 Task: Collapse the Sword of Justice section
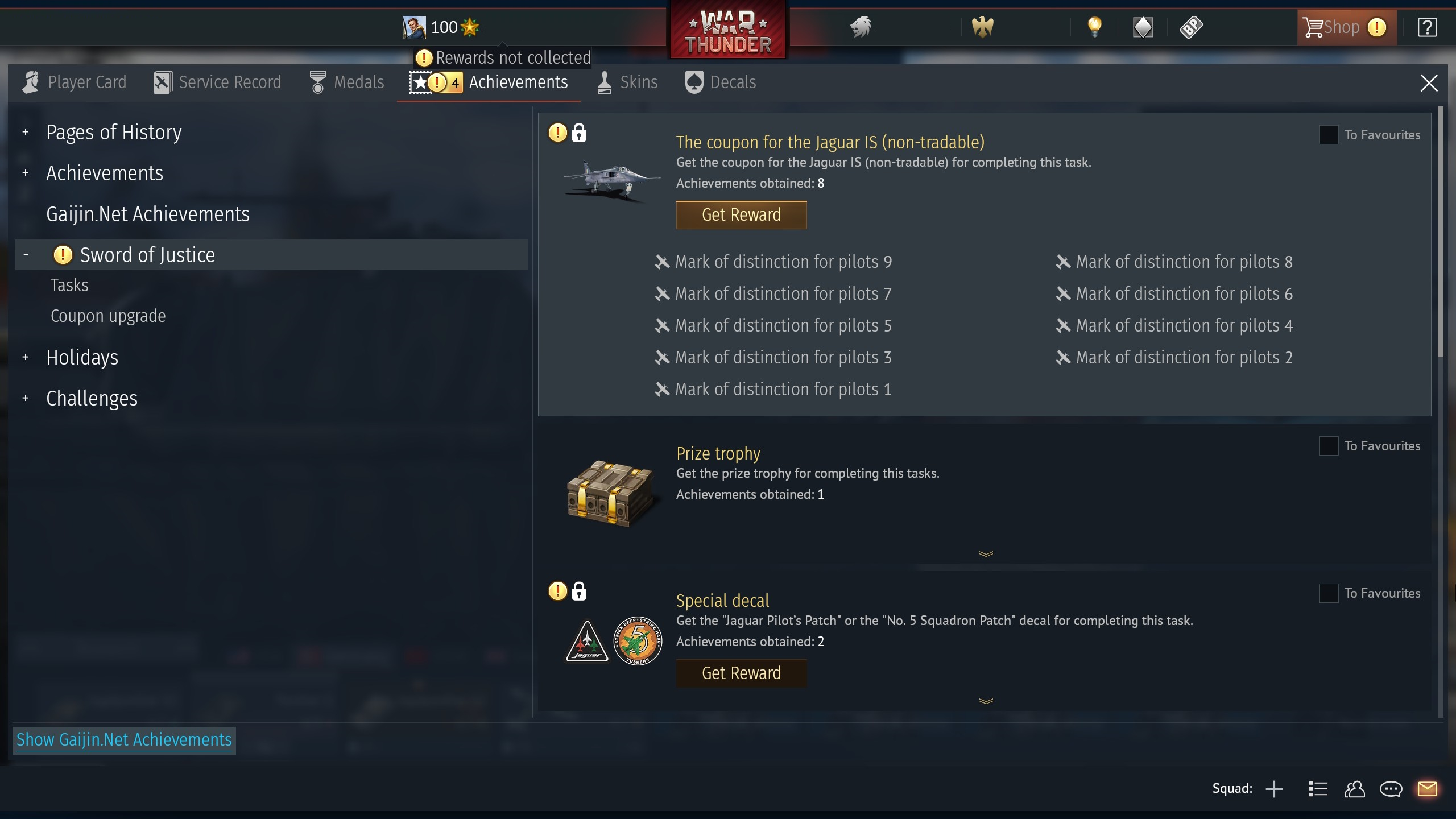26,254
